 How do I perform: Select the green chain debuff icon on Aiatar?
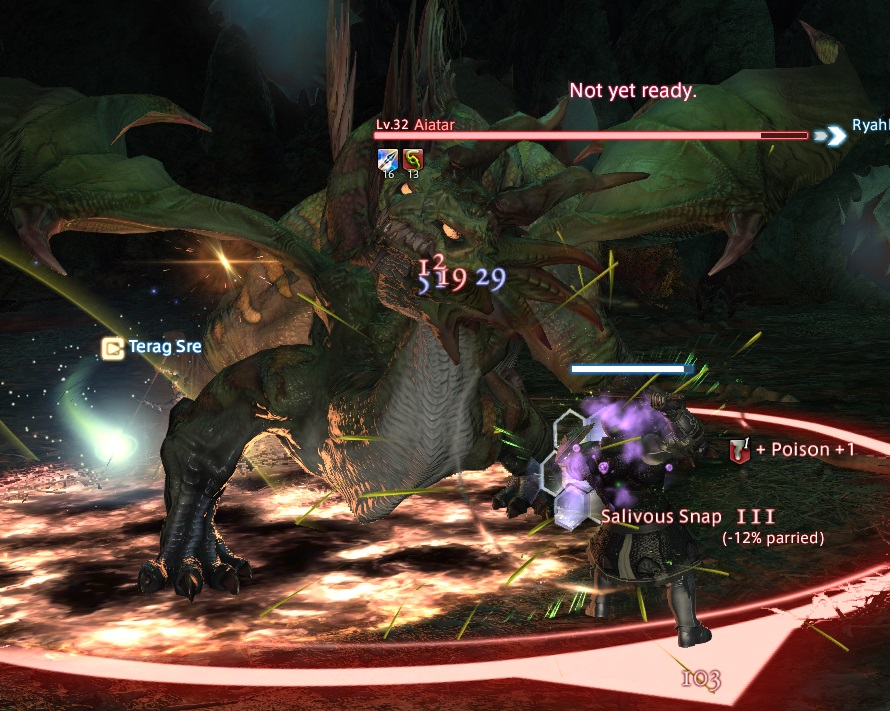413,159
